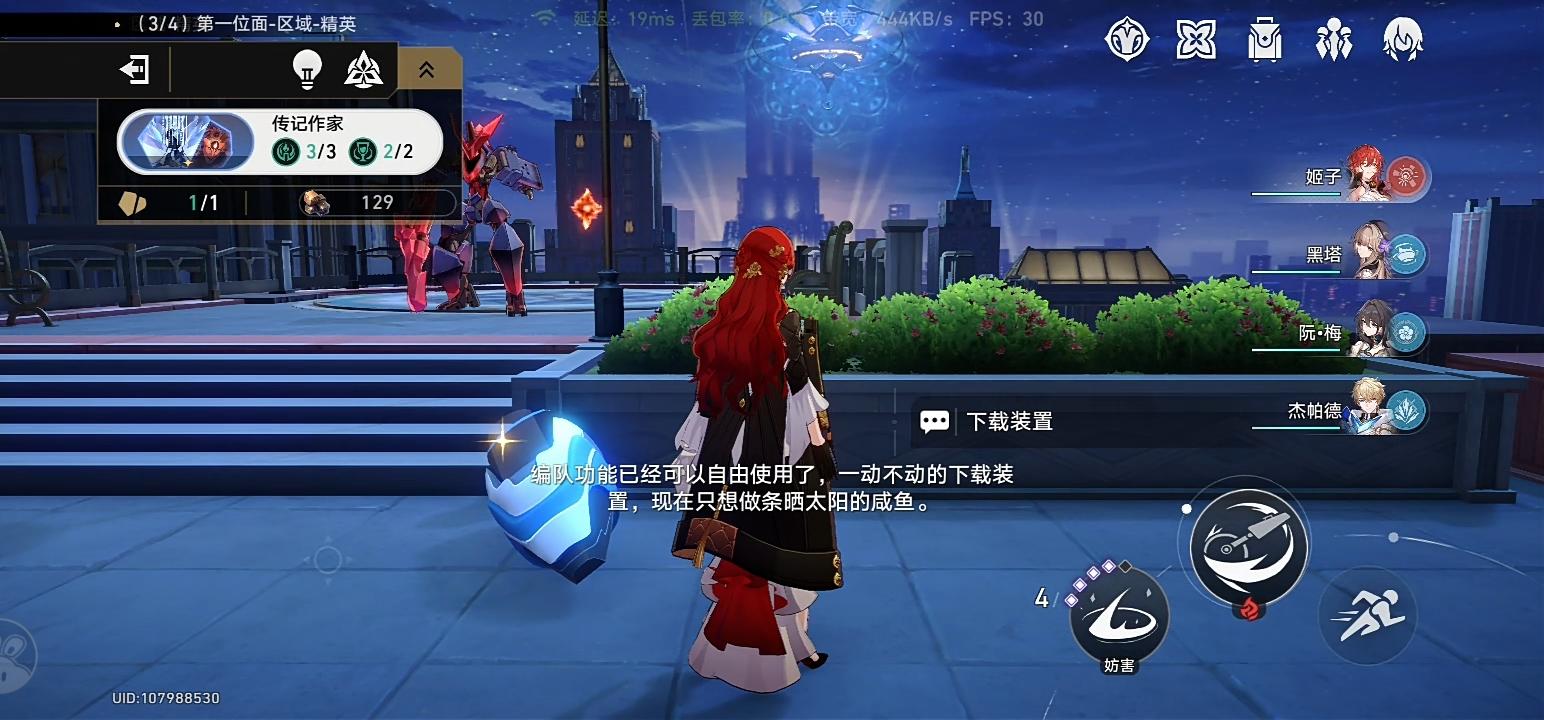Click the light bulb hint icon

tap(306, 69)
